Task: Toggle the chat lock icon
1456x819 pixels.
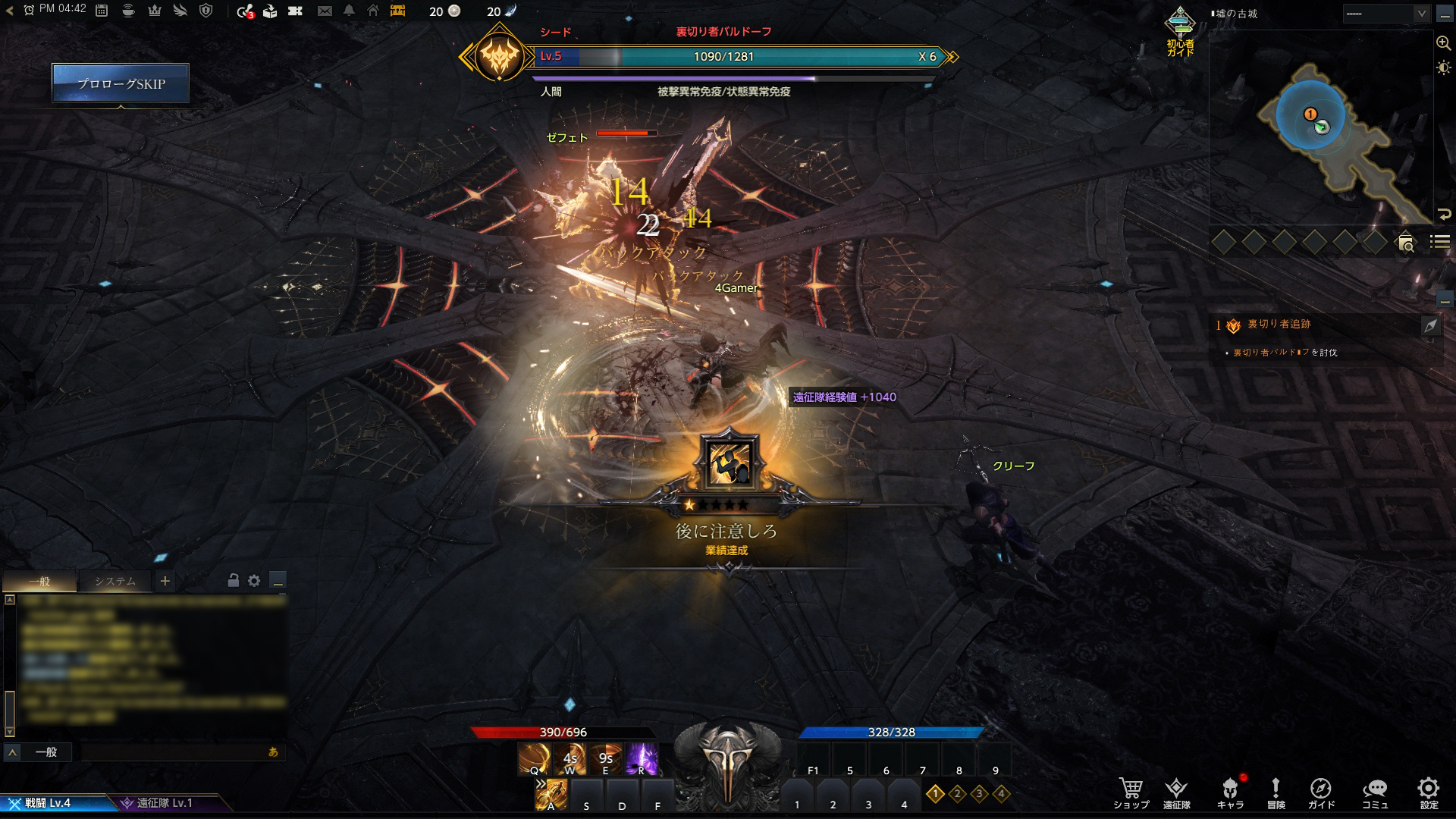Action: coord(234,581)
